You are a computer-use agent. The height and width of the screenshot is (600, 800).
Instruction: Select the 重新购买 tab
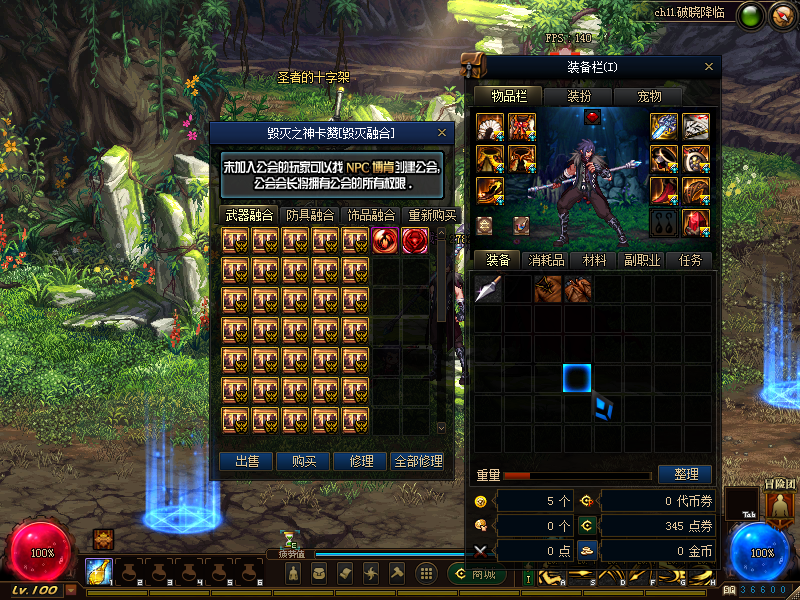432,215
